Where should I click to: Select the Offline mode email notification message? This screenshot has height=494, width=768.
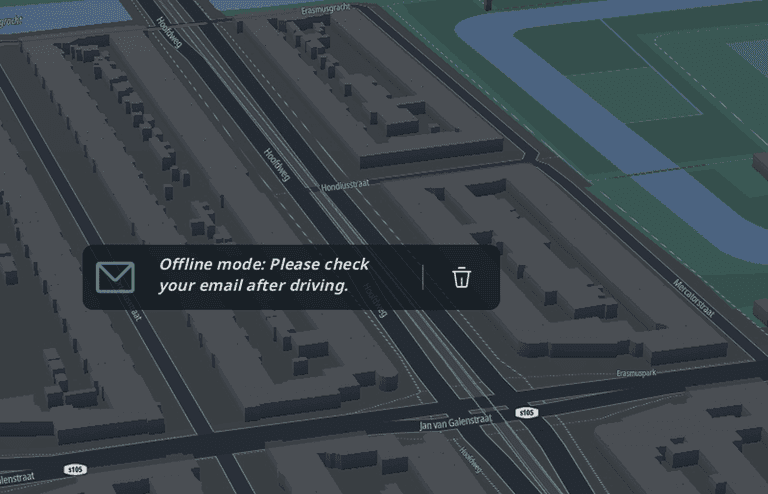pos(264,276)
